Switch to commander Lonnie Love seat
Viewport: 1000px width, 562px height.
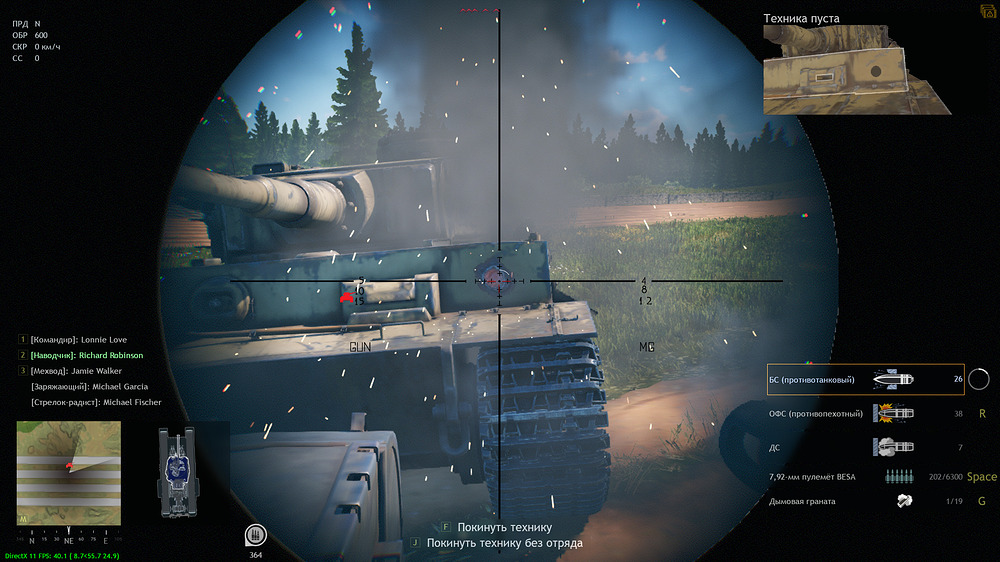[x=78, y=340]
